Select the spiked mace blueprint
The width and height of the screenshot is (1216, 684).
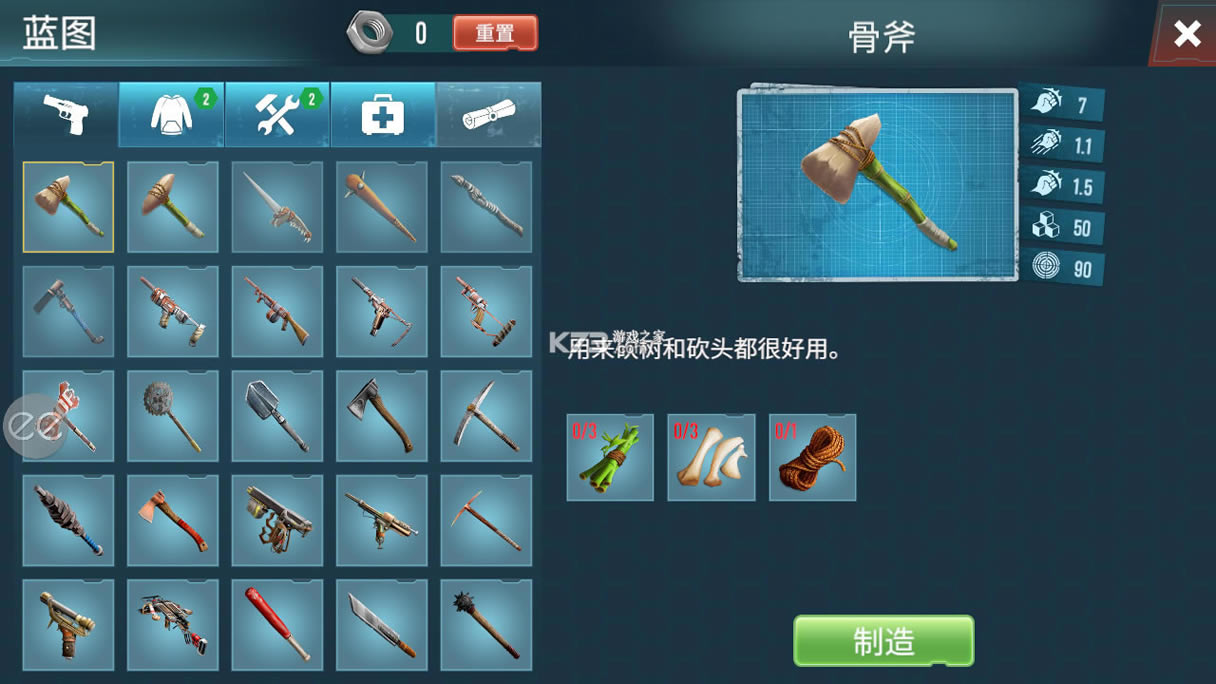[486, 625]
